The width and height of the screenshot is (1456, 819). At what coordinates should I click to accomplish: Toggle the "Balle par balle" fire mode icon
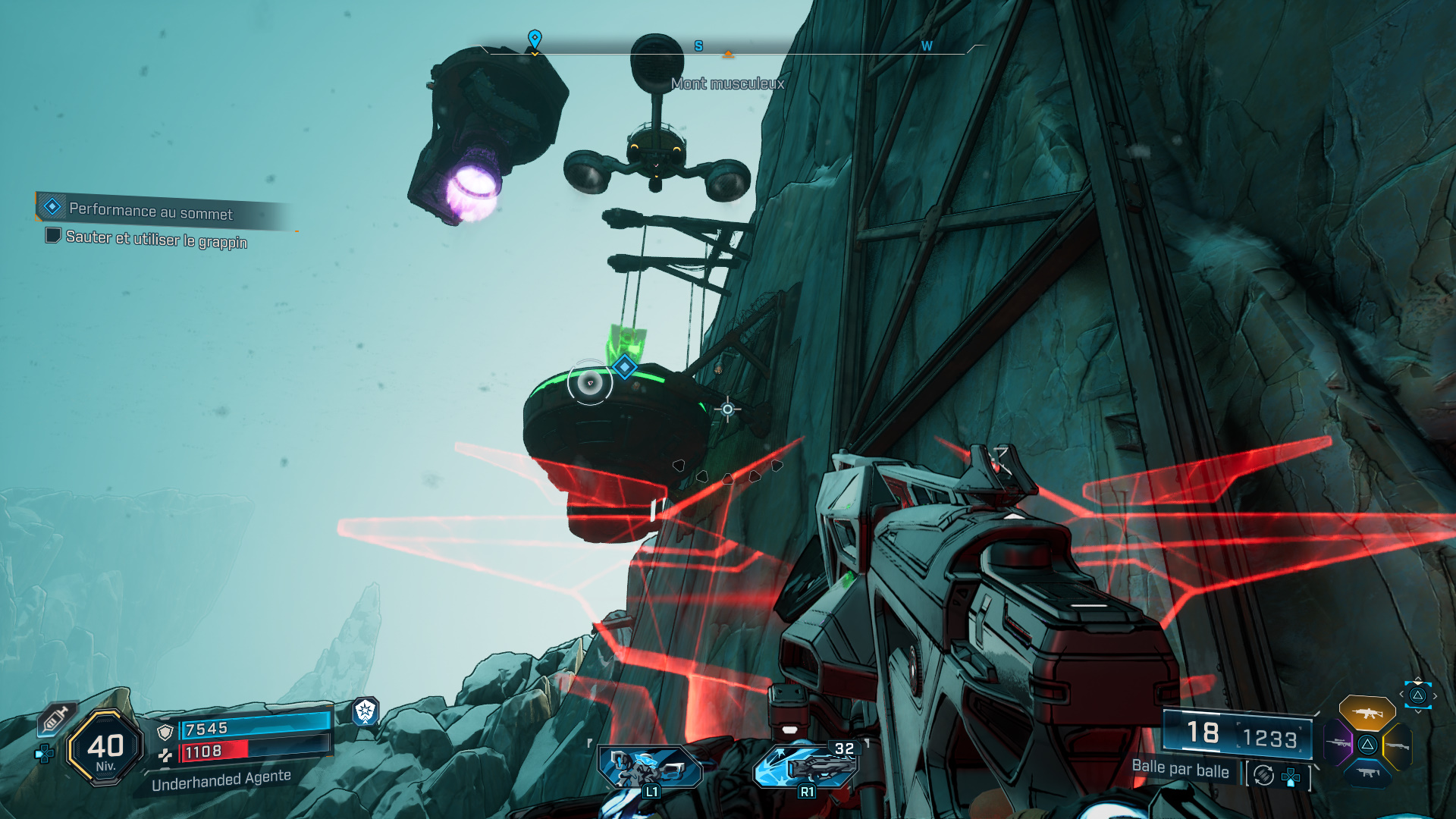pyautogui.click(x=1263, y=775)
